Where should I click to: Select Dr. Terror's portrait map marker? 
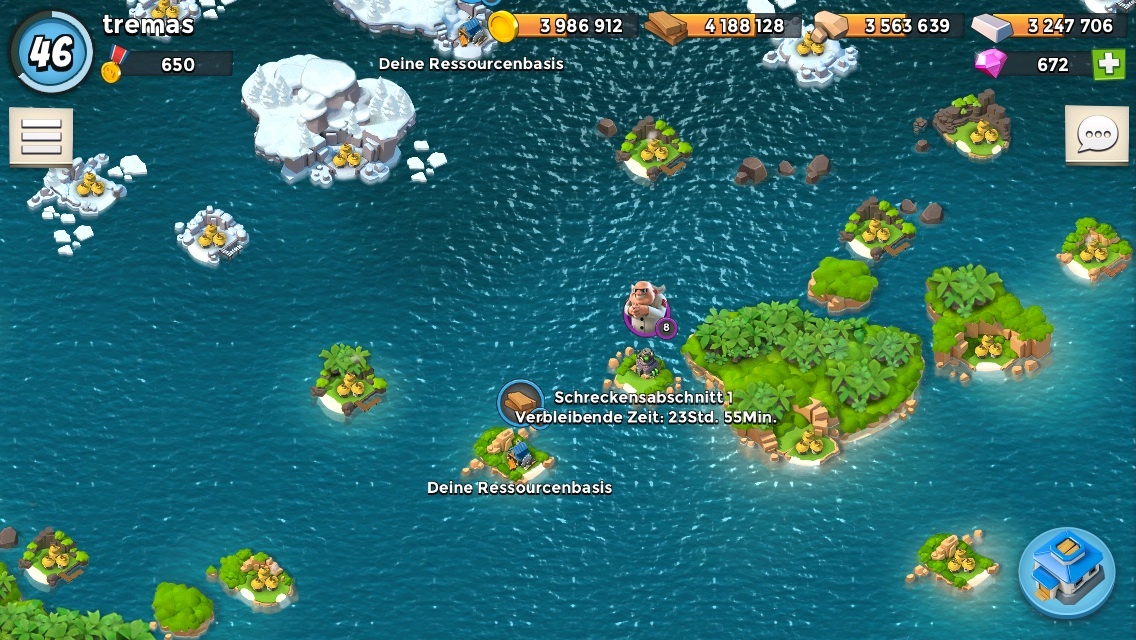(646, 308)
